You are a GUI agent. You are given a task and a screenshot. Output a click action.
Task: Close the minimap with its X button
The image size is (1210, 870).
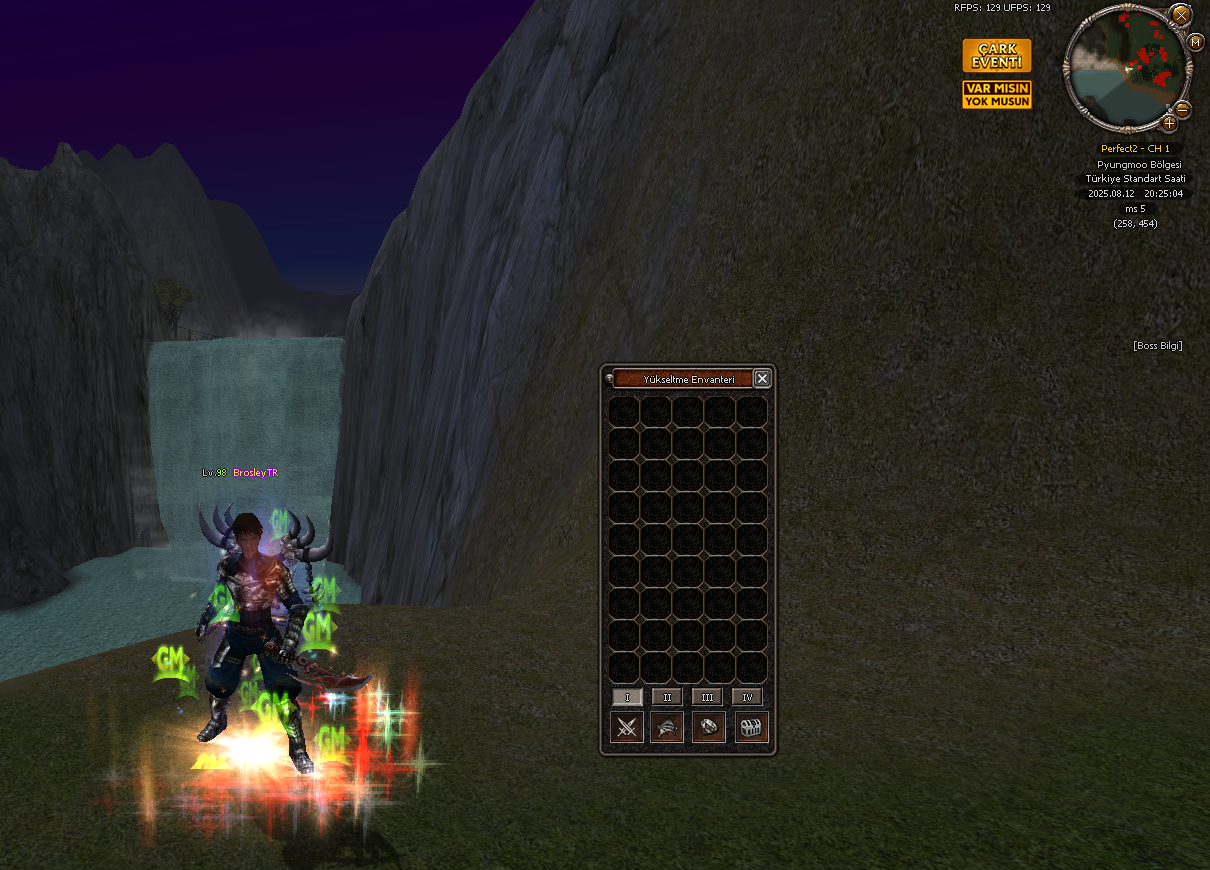tap(1181, 15)
